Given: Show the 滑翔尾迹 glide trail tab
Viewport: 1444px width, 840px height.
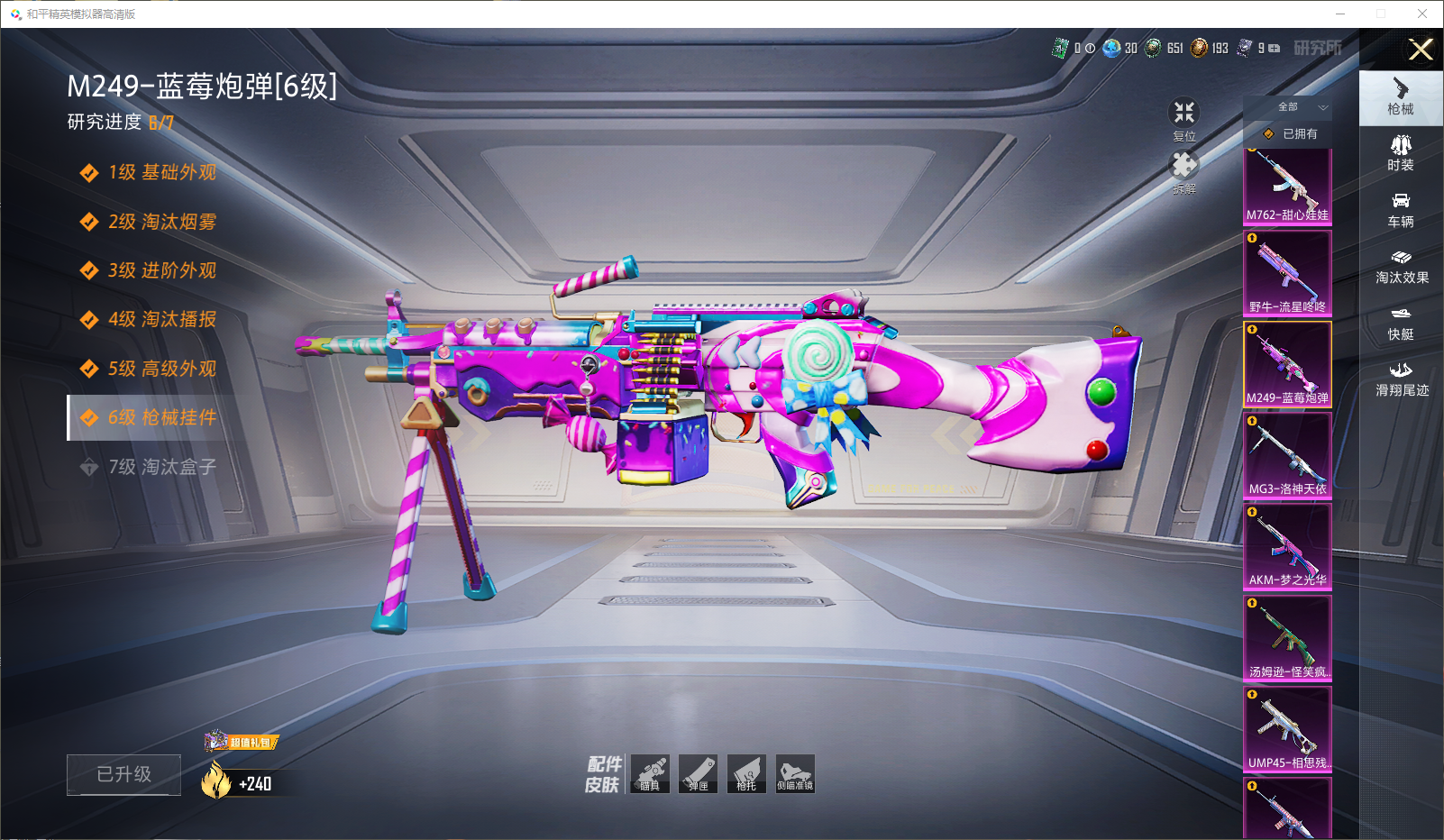Looking at the screenshot, I should click(1401, 379).
